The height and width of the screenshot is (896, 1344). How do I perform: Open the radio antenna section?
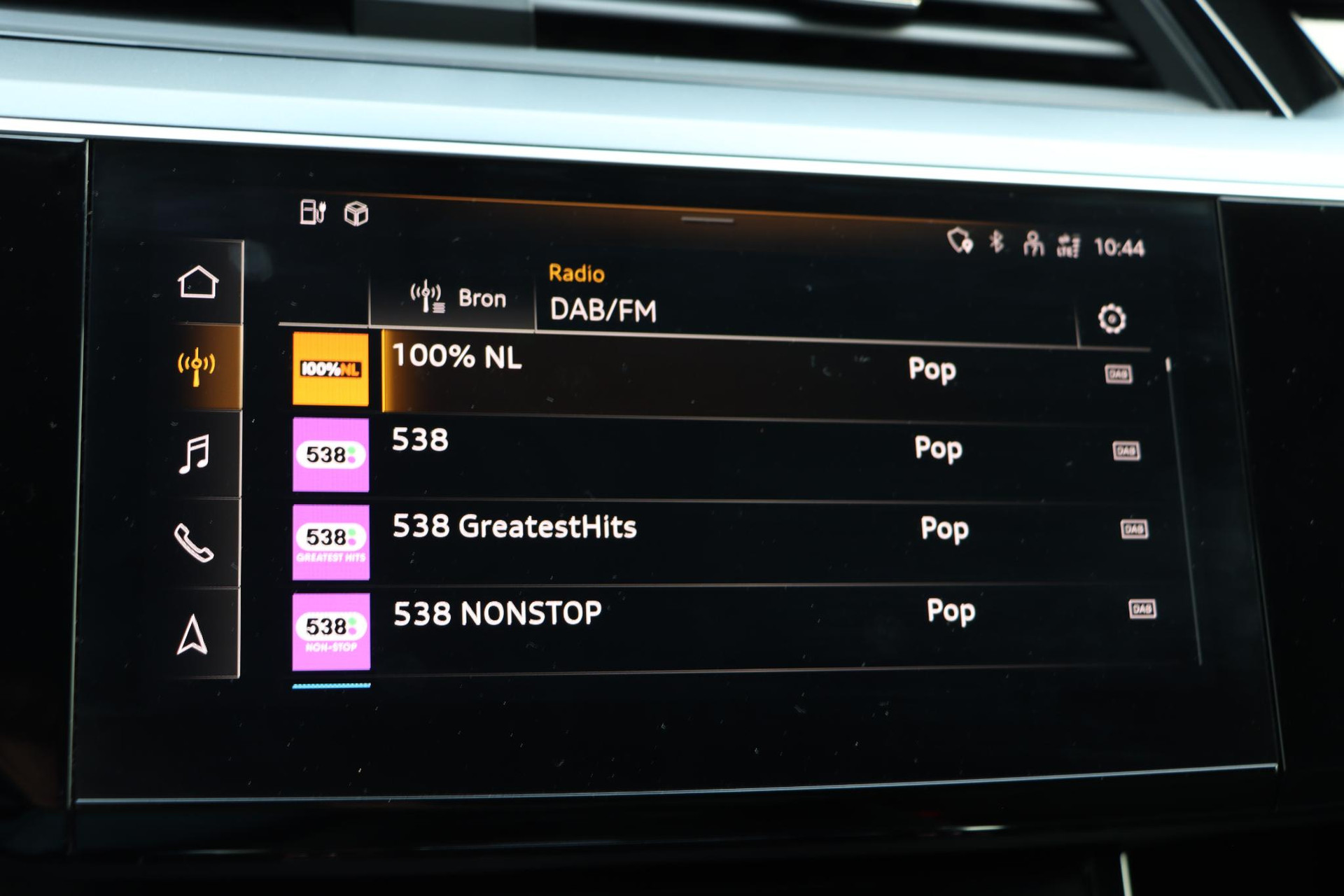[197, 365]
